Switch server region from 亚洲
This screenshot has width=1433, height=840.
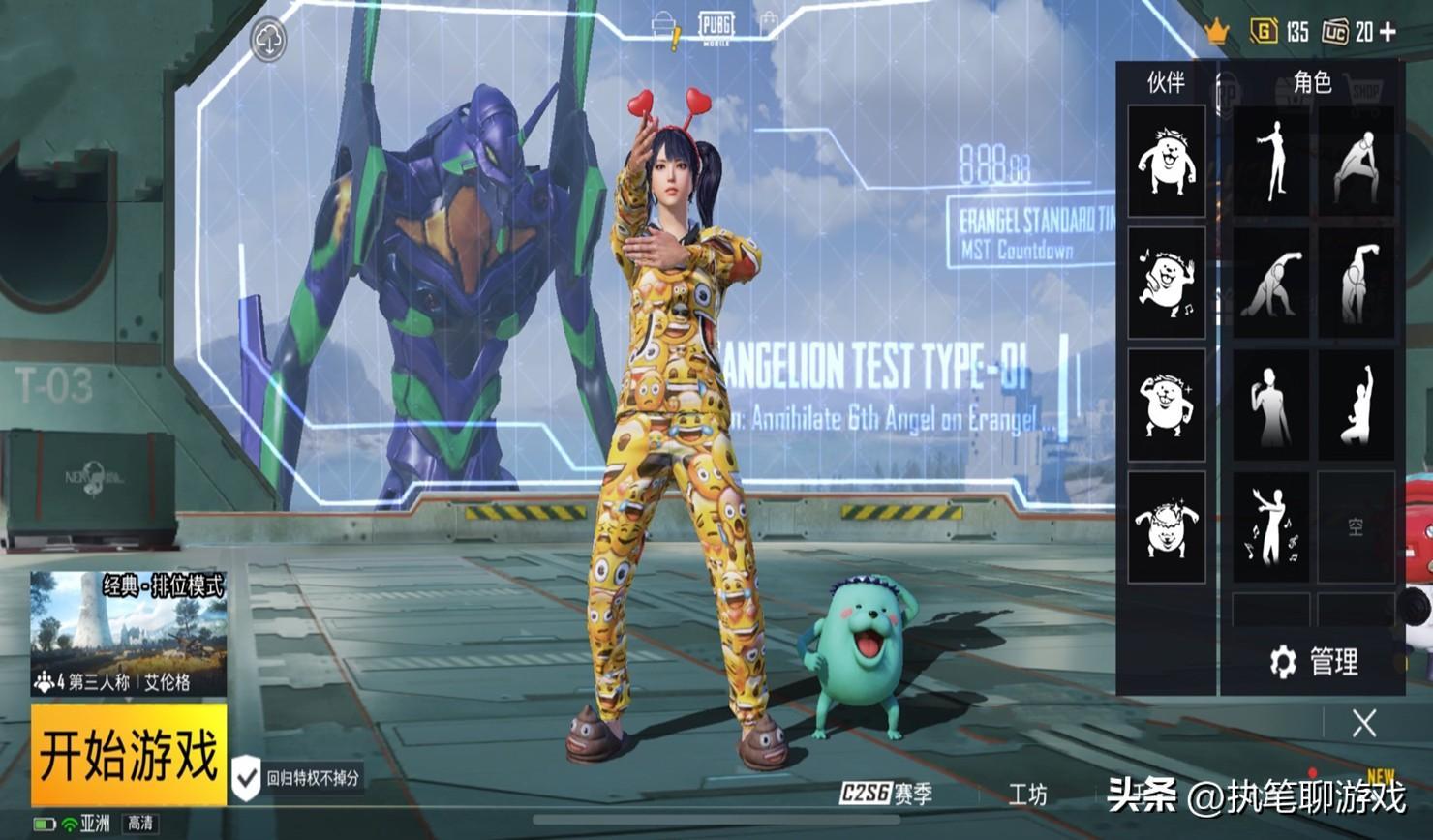click(x=94, y=824)
